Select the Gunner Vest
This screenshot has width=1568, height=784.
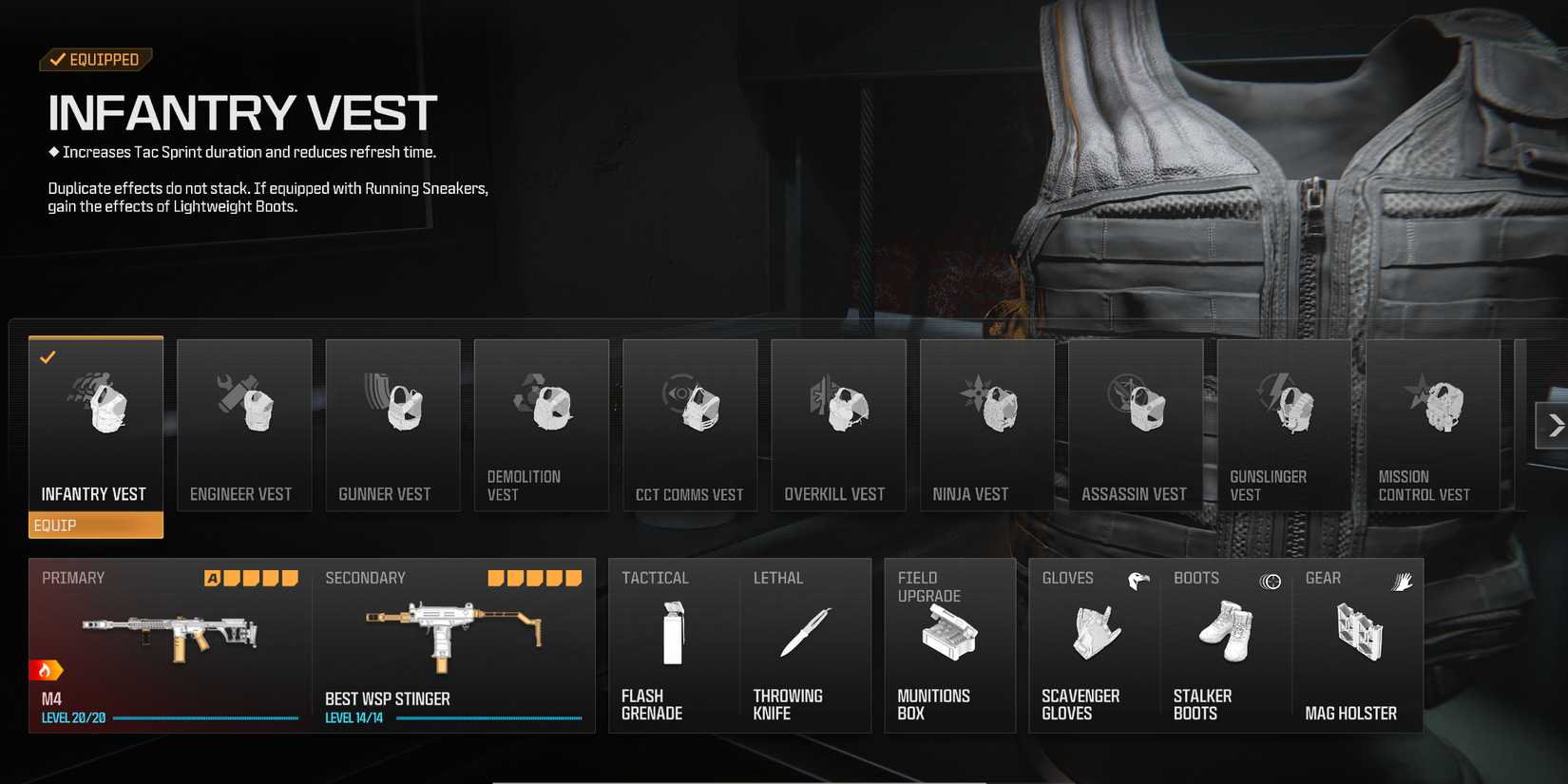point(392,425)
